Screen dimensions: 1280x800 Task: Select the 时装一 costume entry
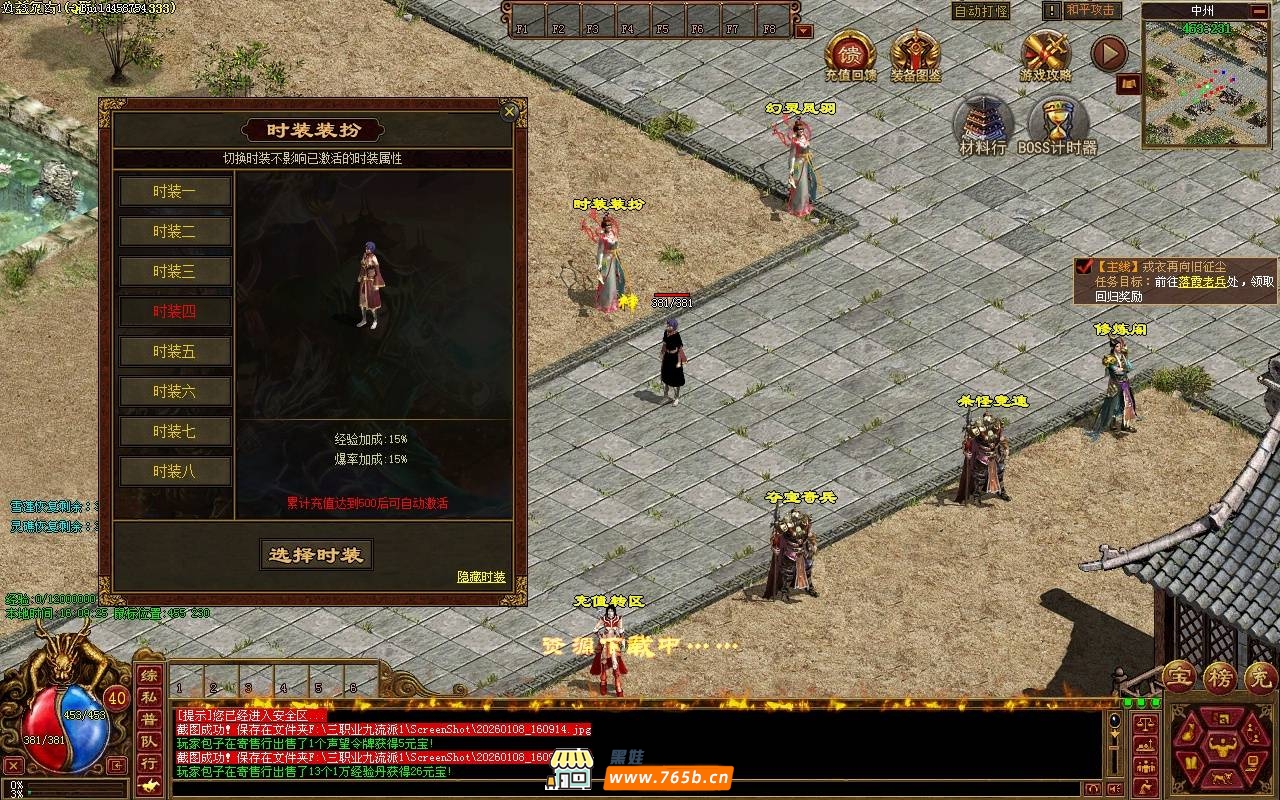point(175,191)
